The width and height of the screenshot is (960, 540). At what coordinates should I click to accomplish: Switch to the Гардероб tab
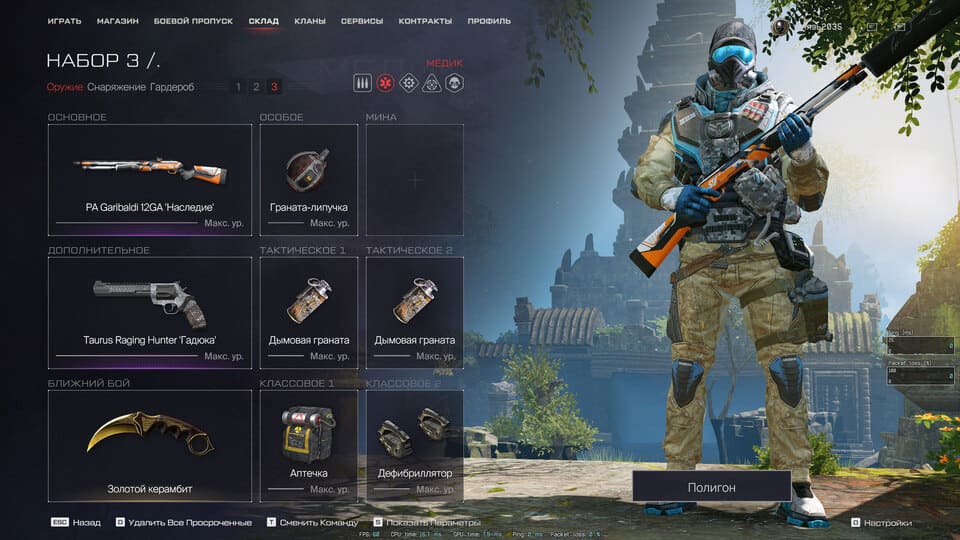173,87
